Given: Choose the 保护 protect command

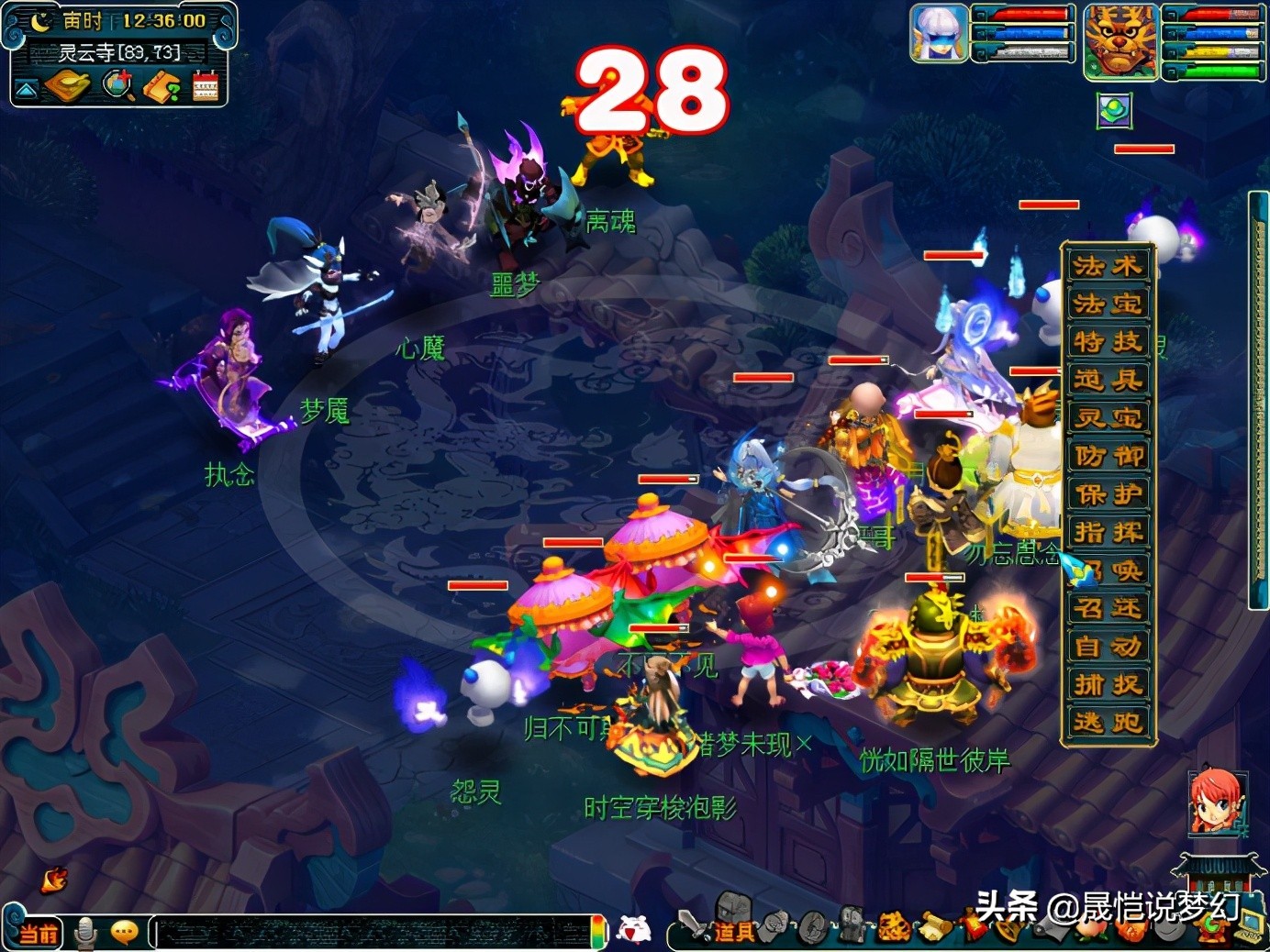Looking at the screenshot, I should (x=1108, y=494).
